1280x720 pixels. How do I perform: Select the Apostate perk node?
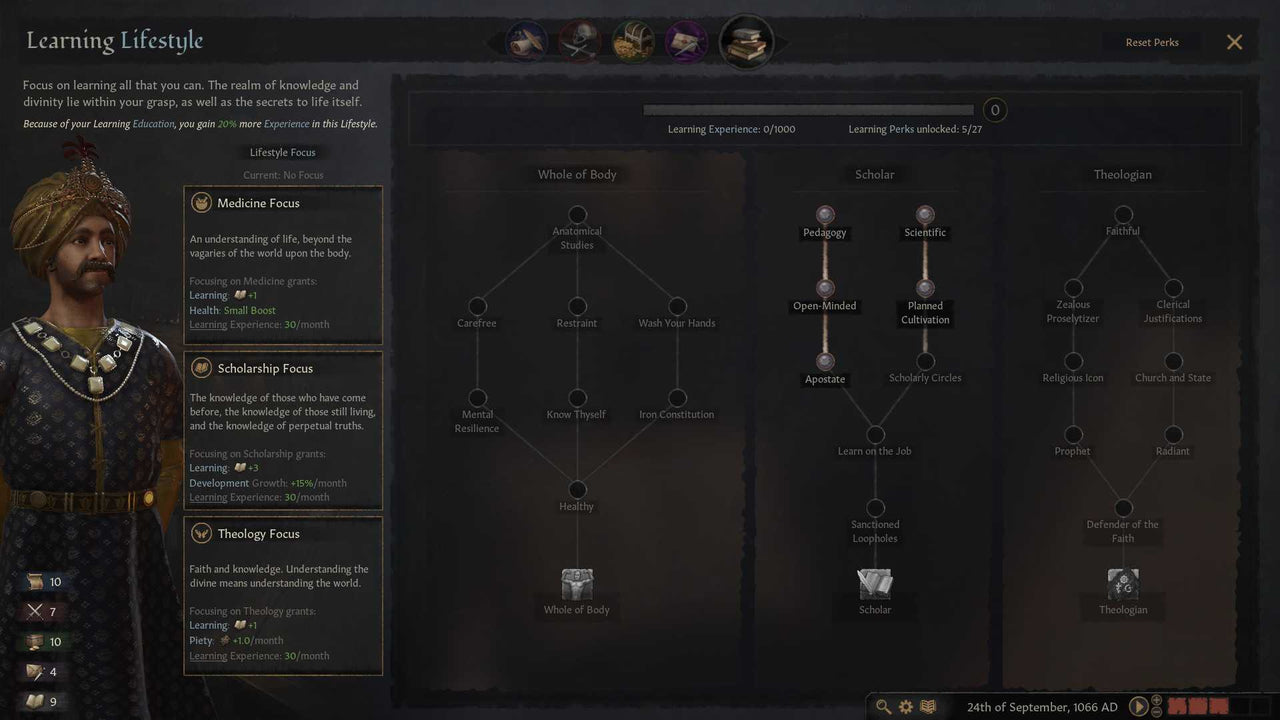[x=824, y=360]
